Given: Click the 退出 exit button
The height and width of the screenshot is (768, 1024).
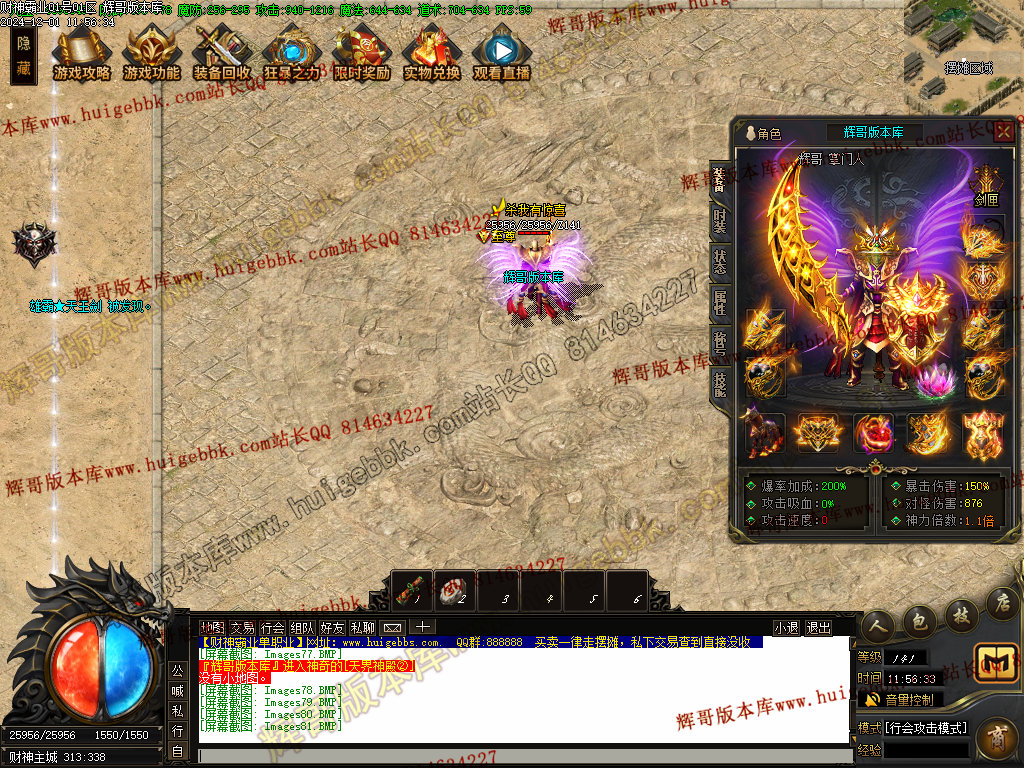Looking at the screenshot, I should coord(818,628).
